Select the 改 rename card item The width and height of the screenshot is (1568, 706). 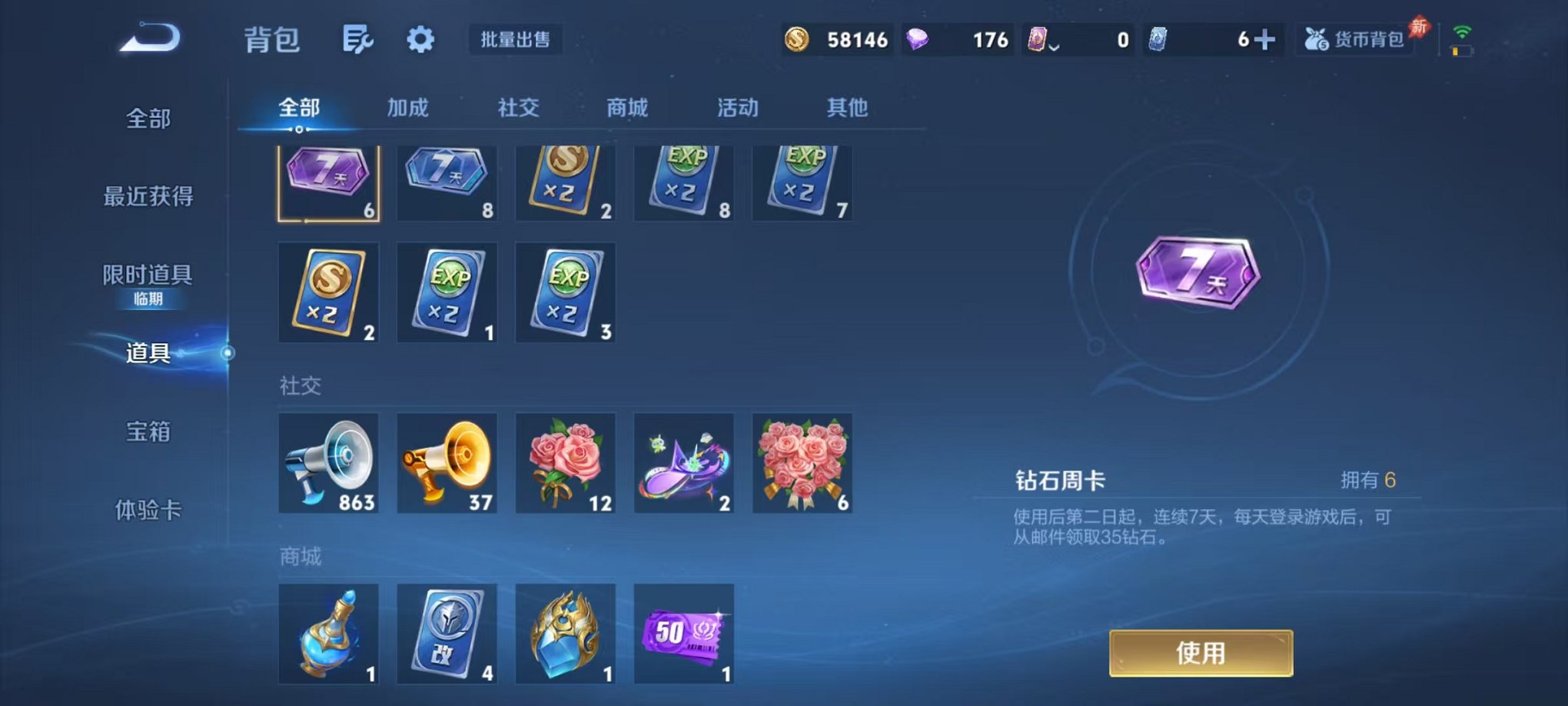tap(447, 633)
